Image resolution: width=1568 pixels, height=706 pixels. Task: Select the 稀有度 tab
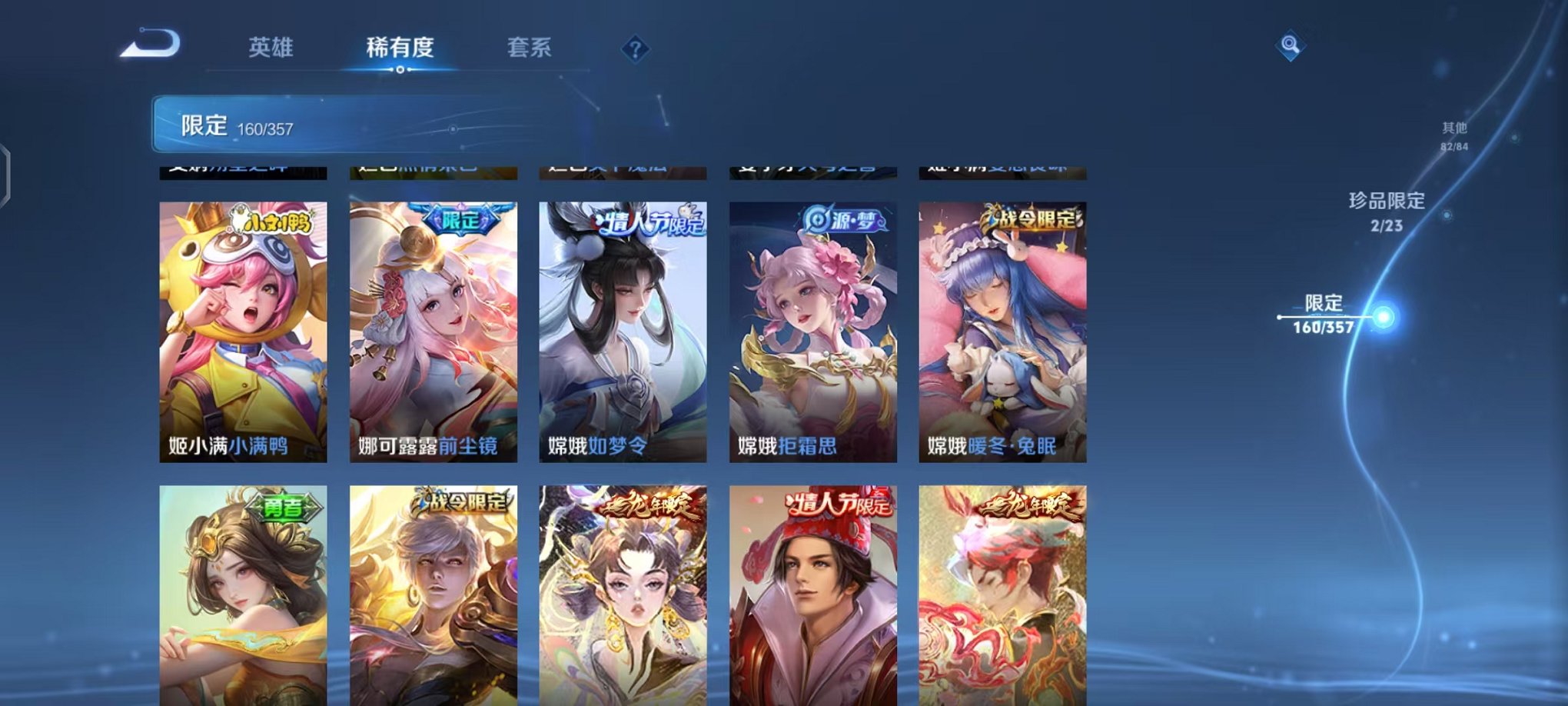(400, 46)
